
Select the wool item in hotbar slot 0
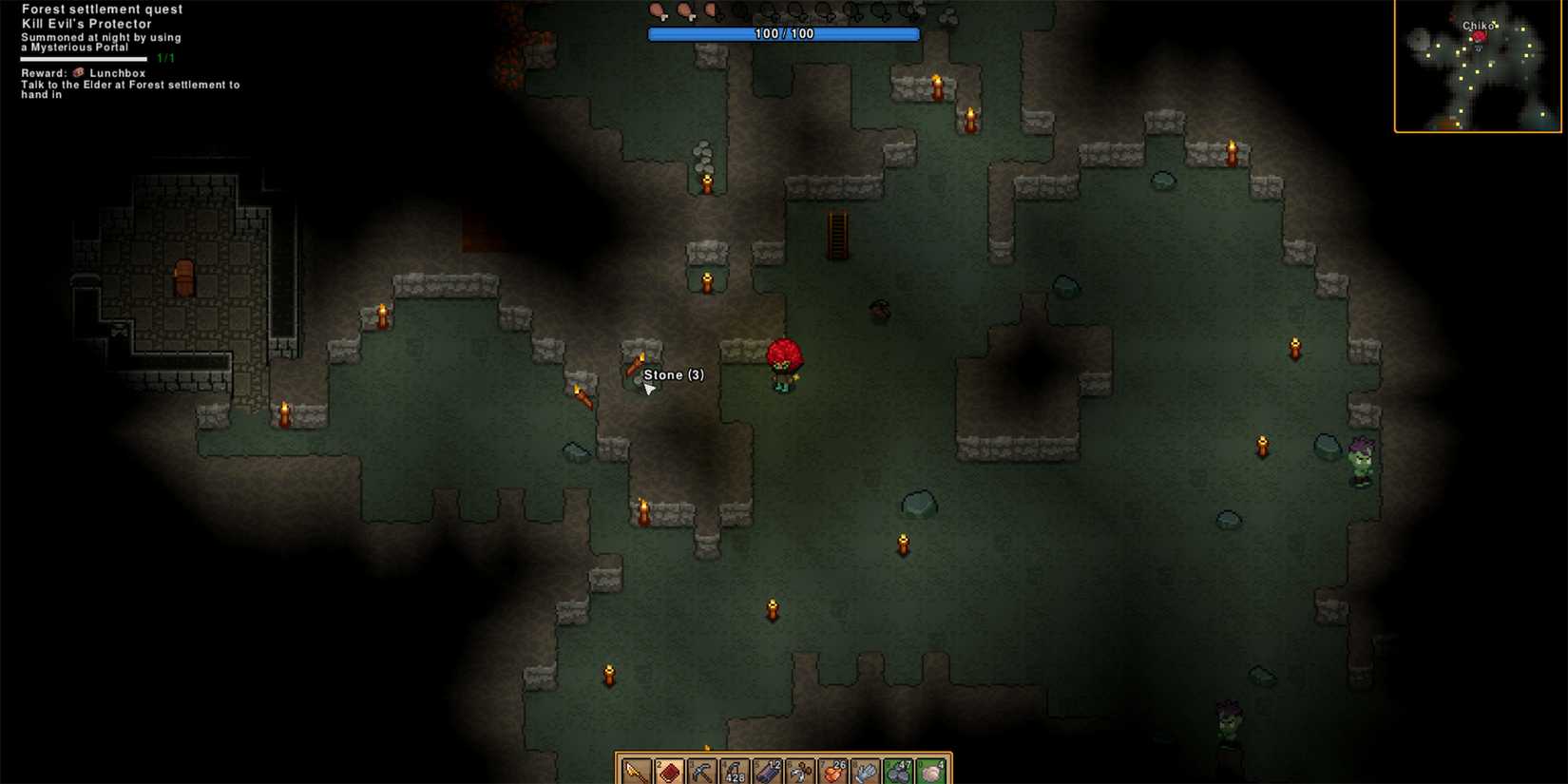coord(931,770)
